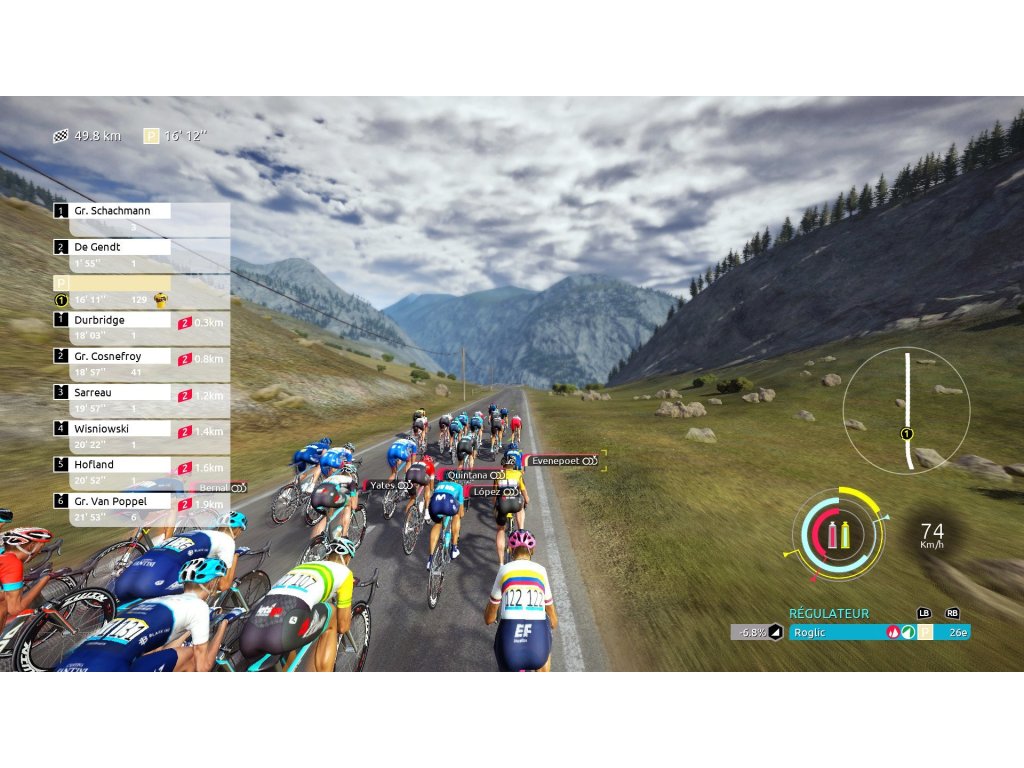Image resolution: width=1024 pixels, height=768 pixels.
Task: Open the circular route minimap
Action: (906, 410)
